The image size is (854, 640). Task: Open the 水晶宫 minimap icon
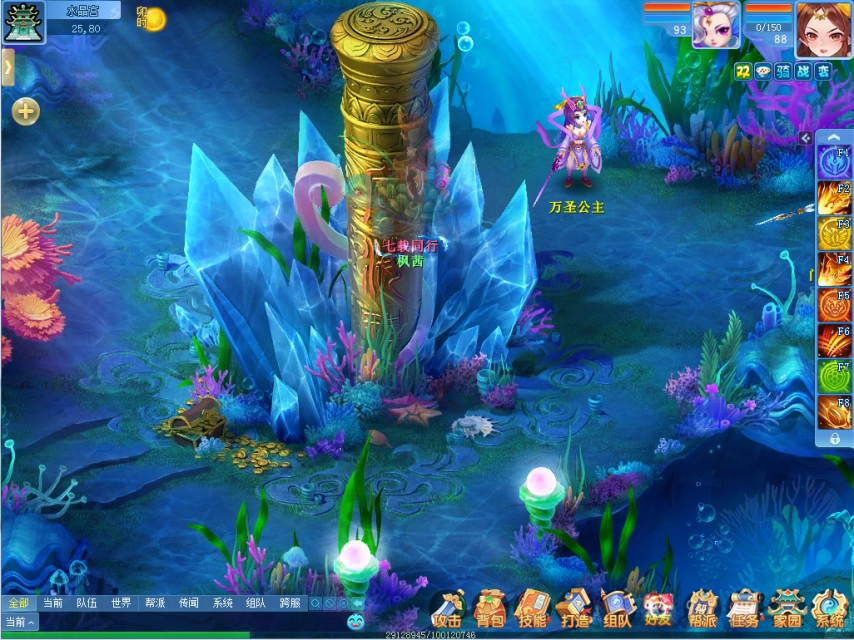point(20,22)
